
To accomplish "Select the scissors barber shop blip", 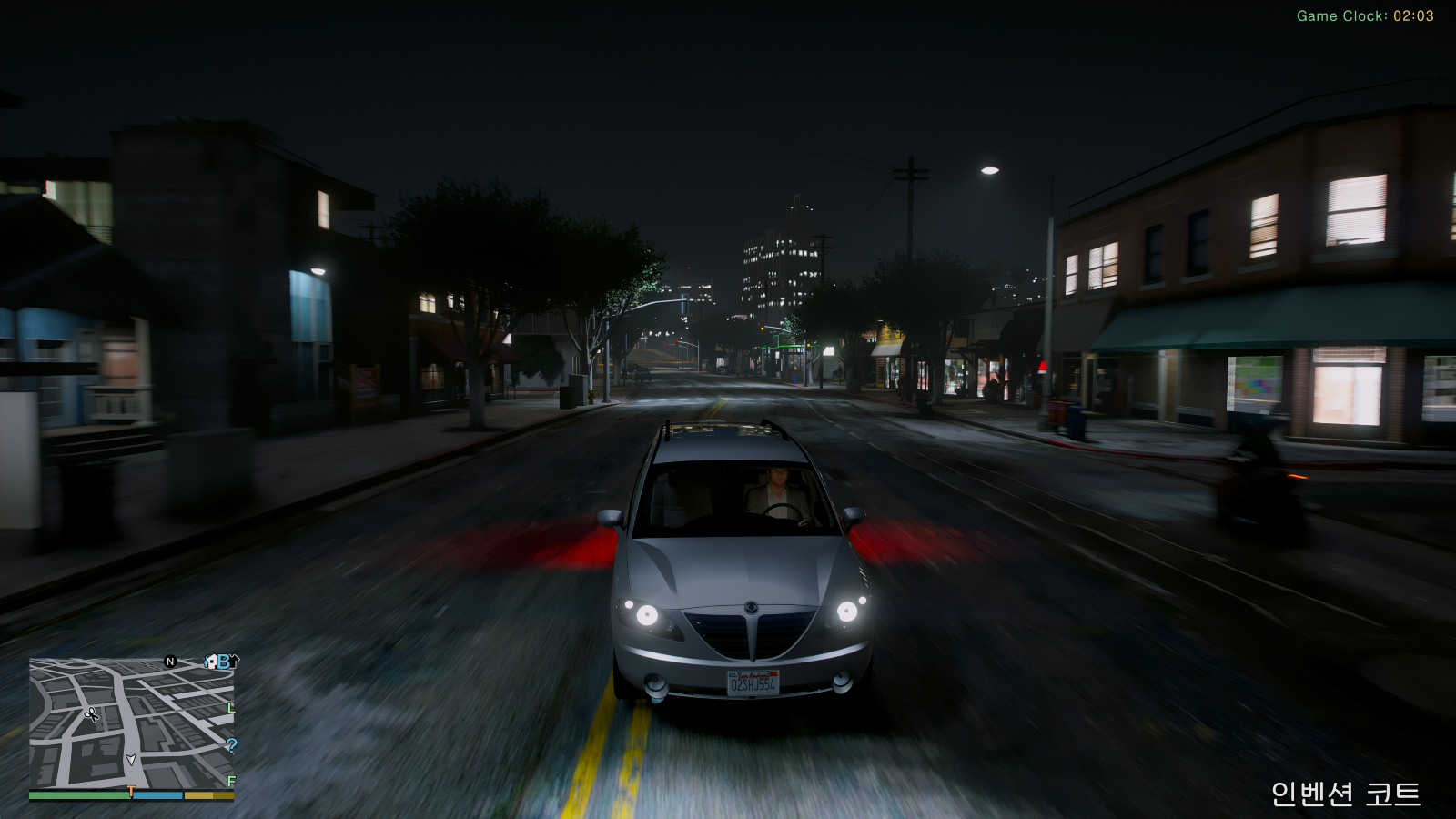I will click(91, 714).
